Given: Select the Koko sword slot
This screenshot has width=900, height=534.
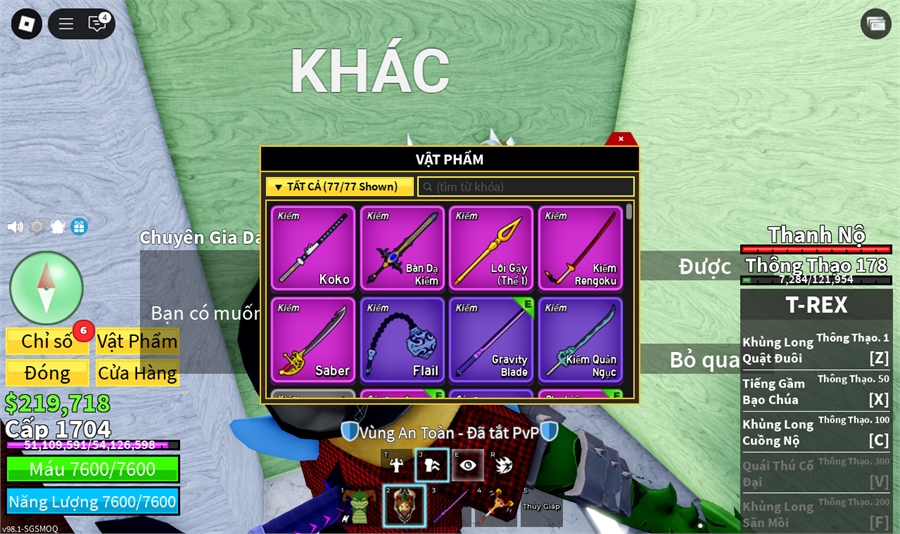Looking at the screenshot, I should (x=313, y=249).
